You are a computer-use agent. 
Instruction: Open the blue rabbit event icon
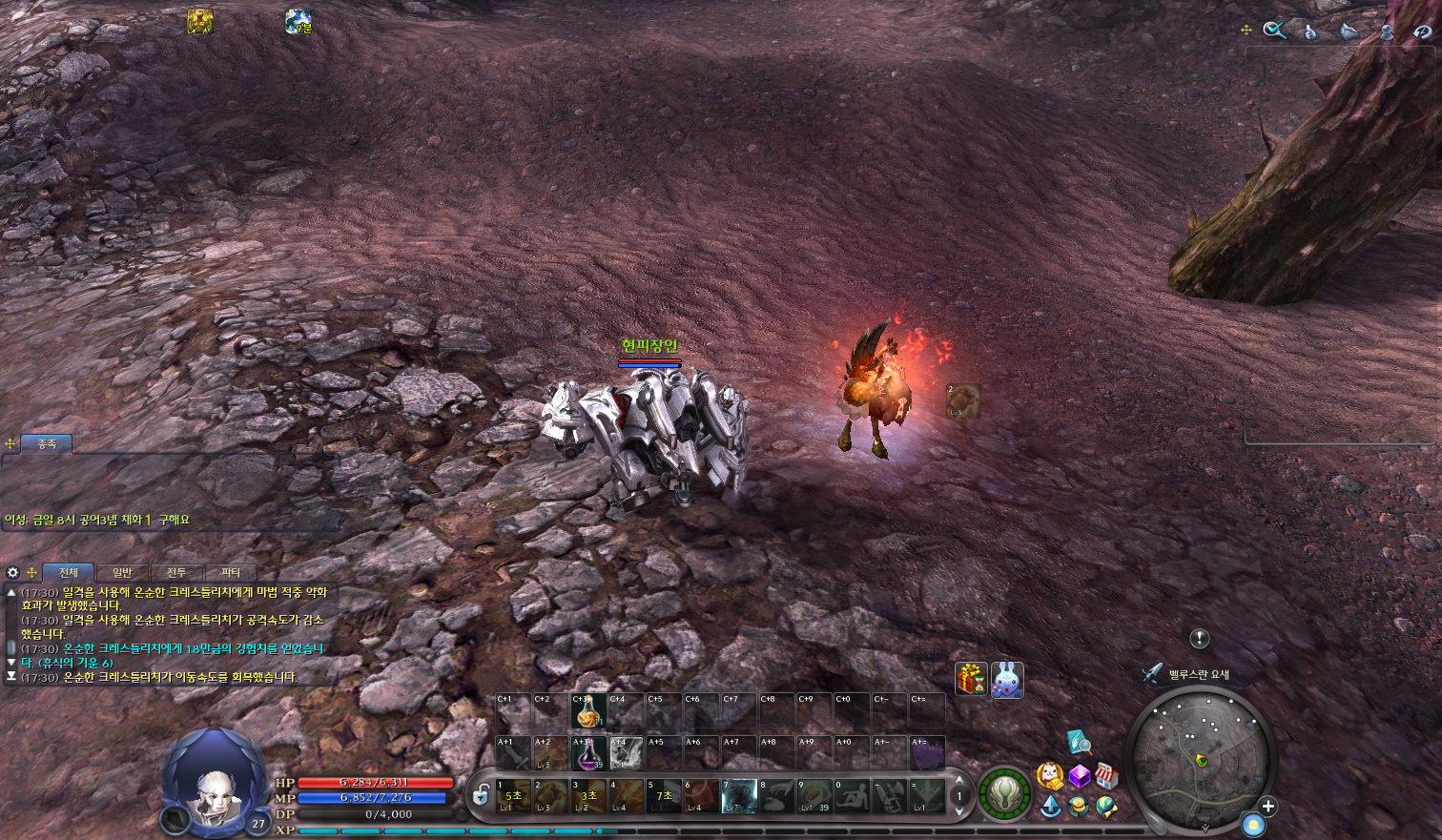point(1007,680)
